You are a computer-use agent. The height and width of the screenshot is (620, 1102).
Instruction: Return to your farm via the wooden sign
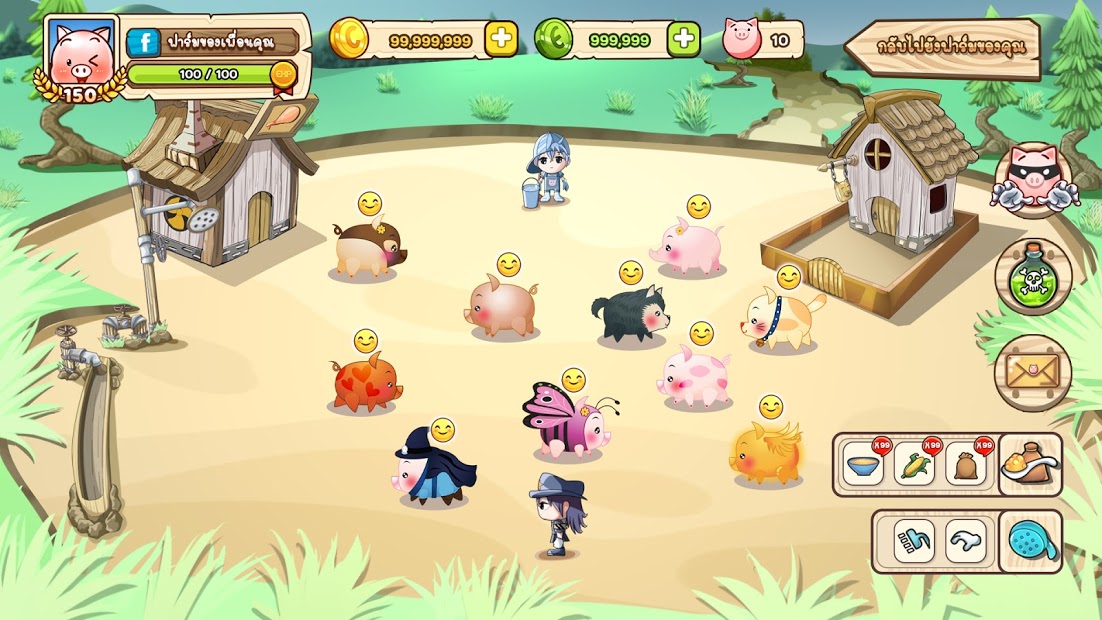click(x=943, y=46)
